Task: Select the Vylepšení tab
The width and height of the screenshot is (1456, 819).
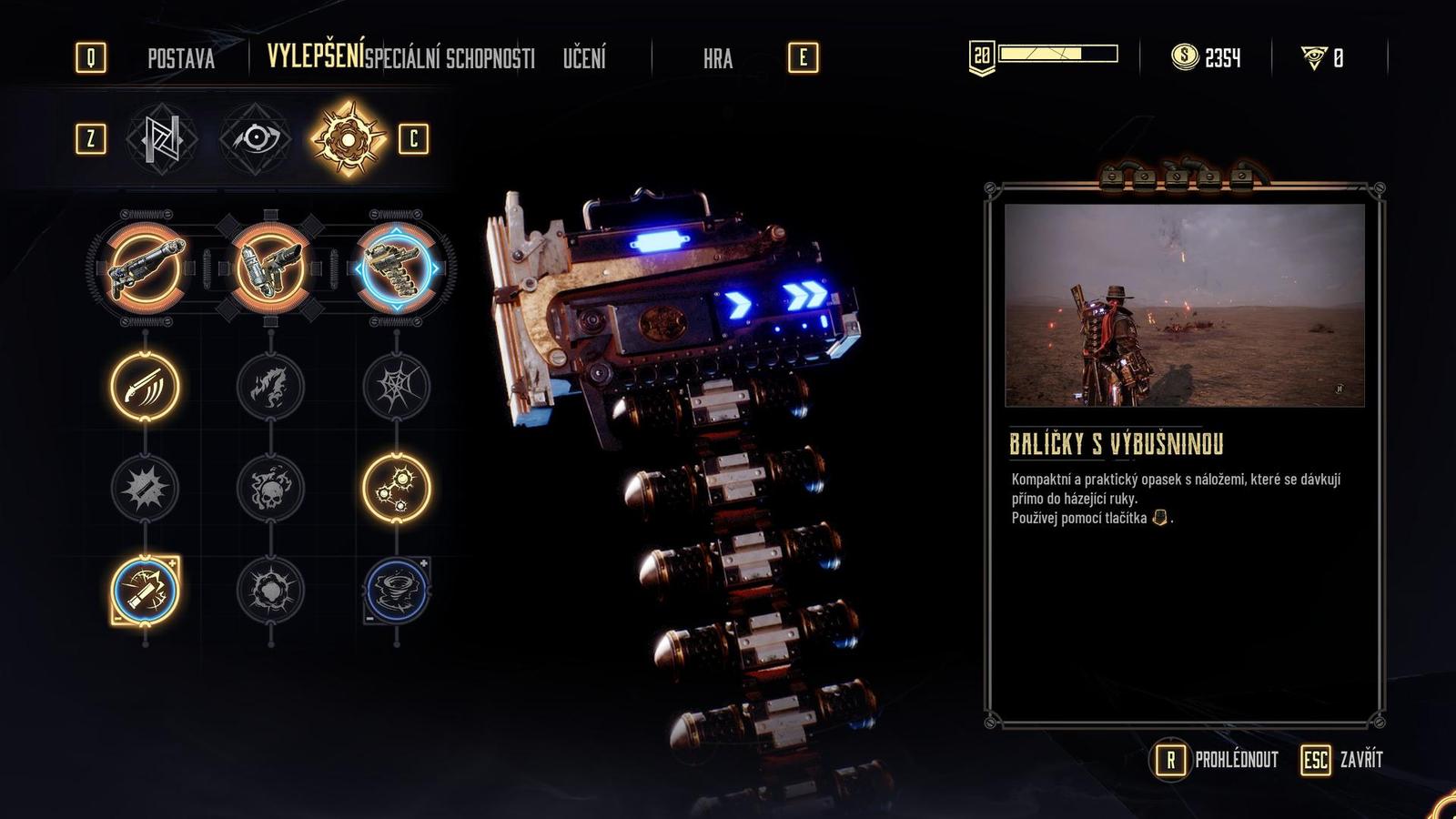Action: [x=315, y=56]
